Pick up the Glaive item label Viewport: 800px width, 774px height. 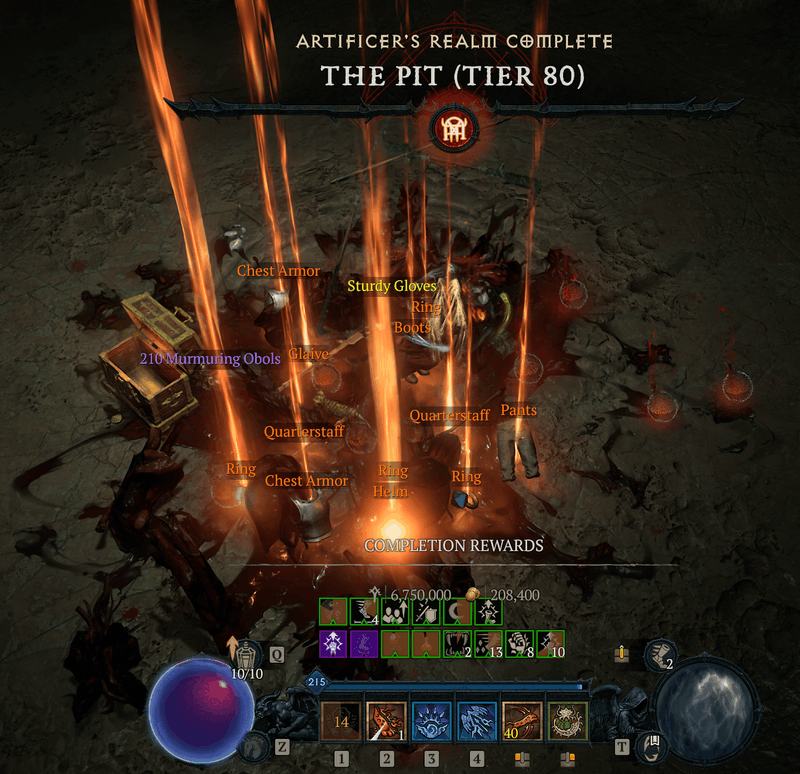(308, 354)
